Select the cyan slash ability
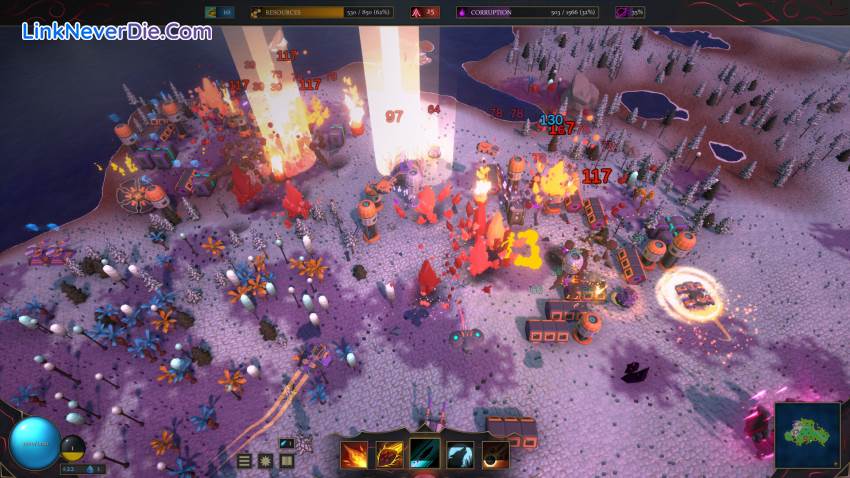Image resolution: width=850 pixels, height=478 pixels. click(x=424, y=455)
